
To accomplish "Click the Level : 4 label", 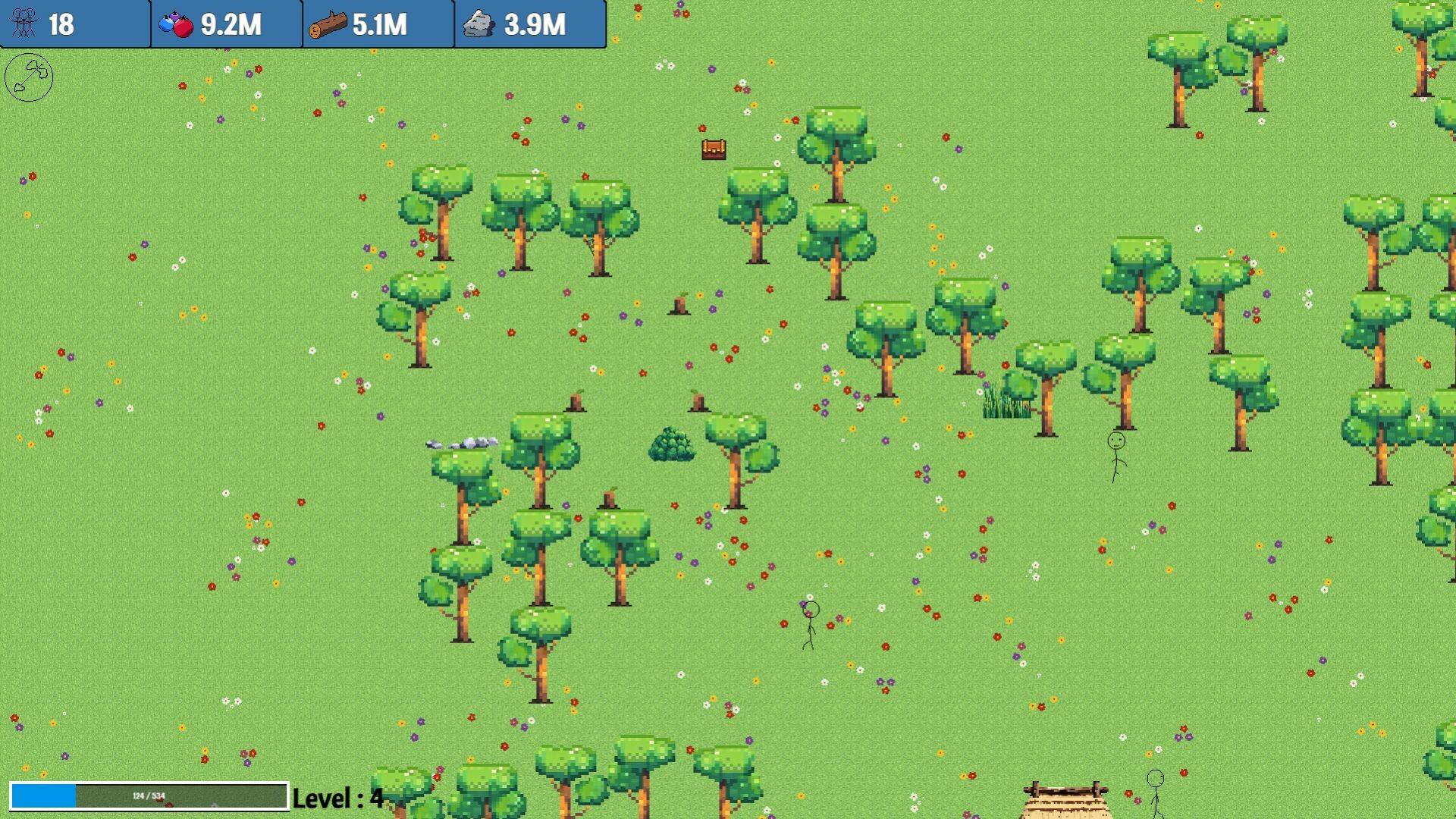I will pos(337,797).
